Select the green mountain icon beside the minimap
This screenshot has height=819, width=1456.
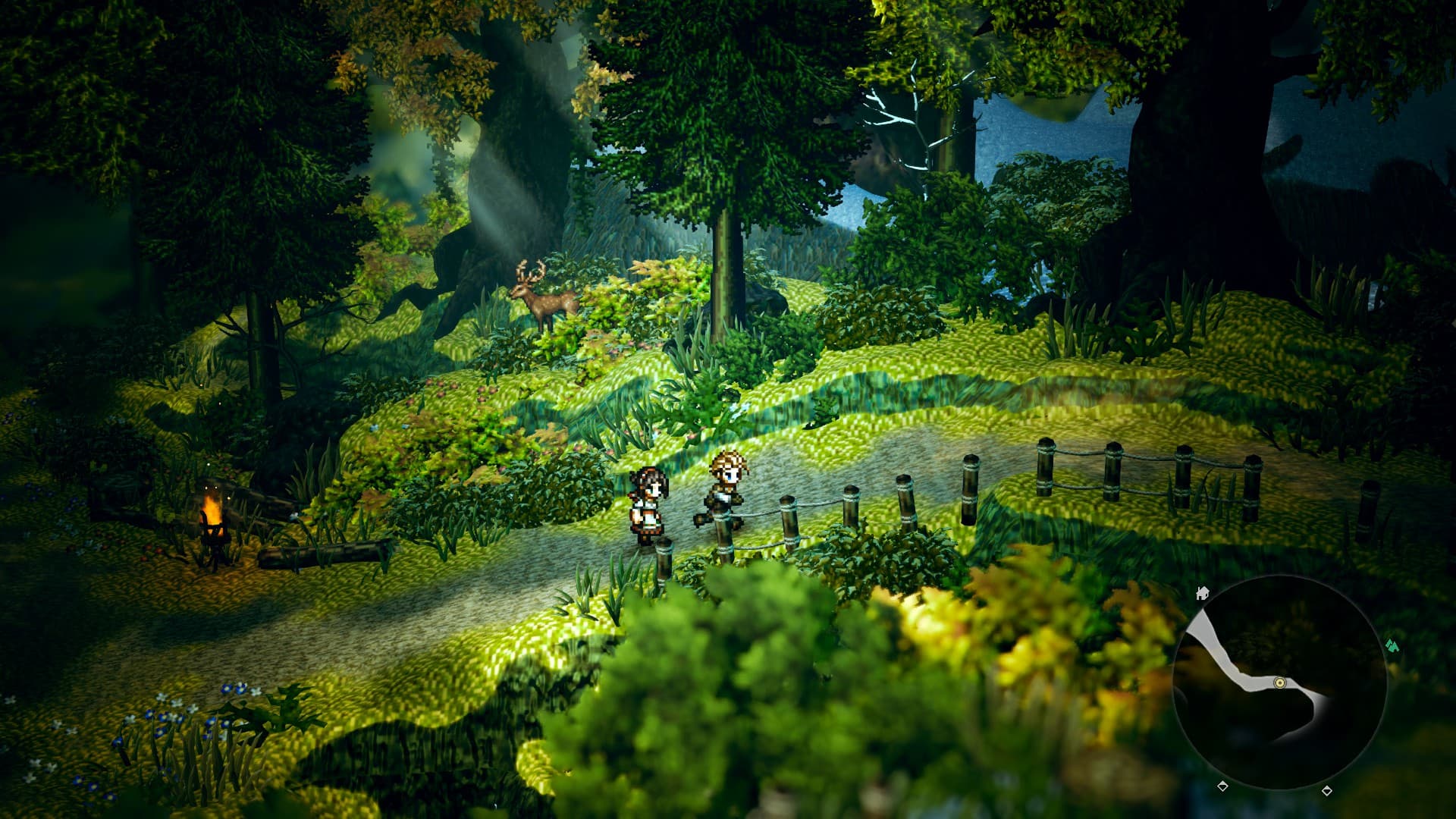pyautogui.click(x=1392, y=646)
